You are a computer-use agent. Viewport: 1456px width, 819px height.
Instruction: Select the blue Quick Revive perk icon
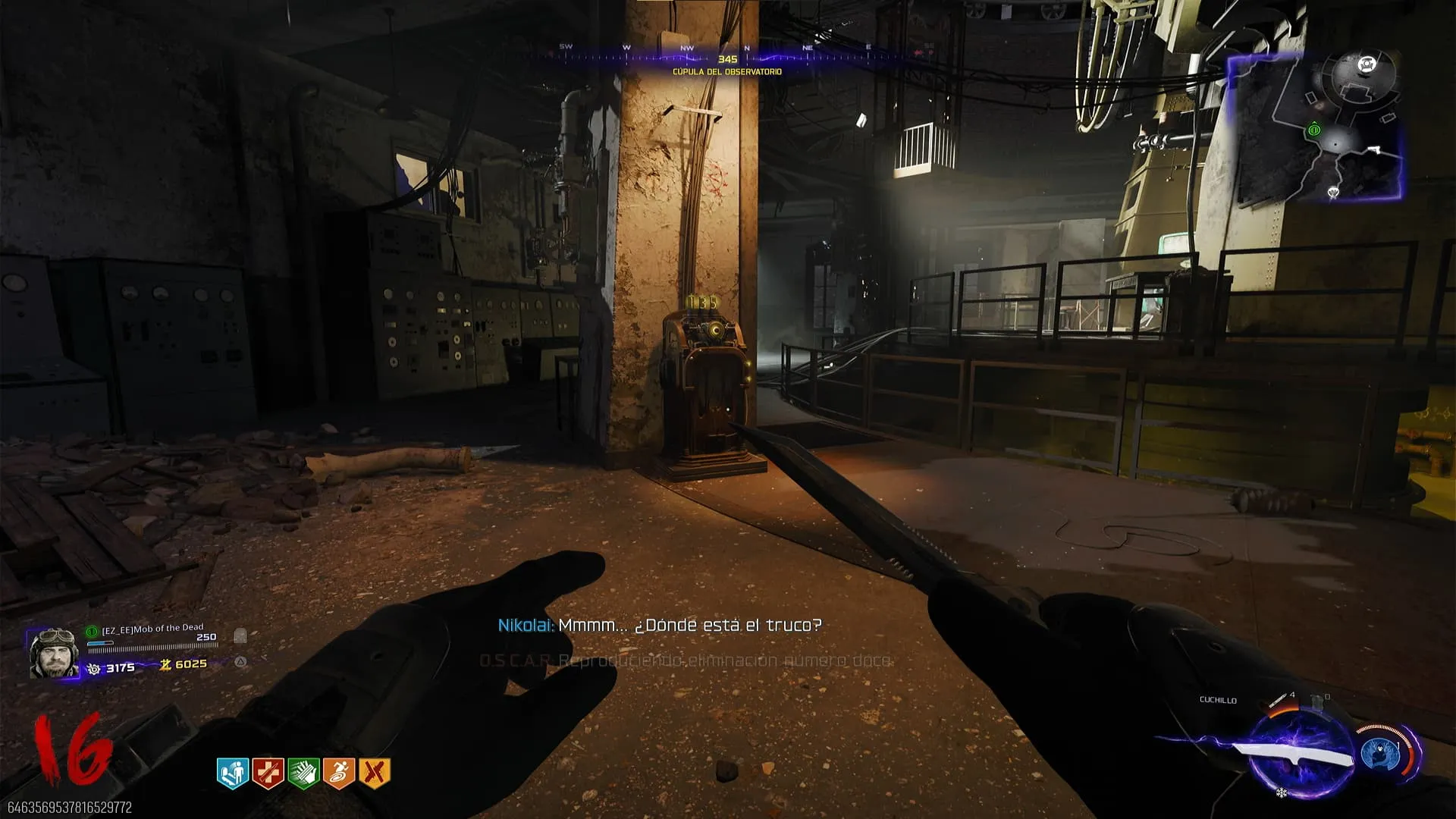click(x=233, y=773)
